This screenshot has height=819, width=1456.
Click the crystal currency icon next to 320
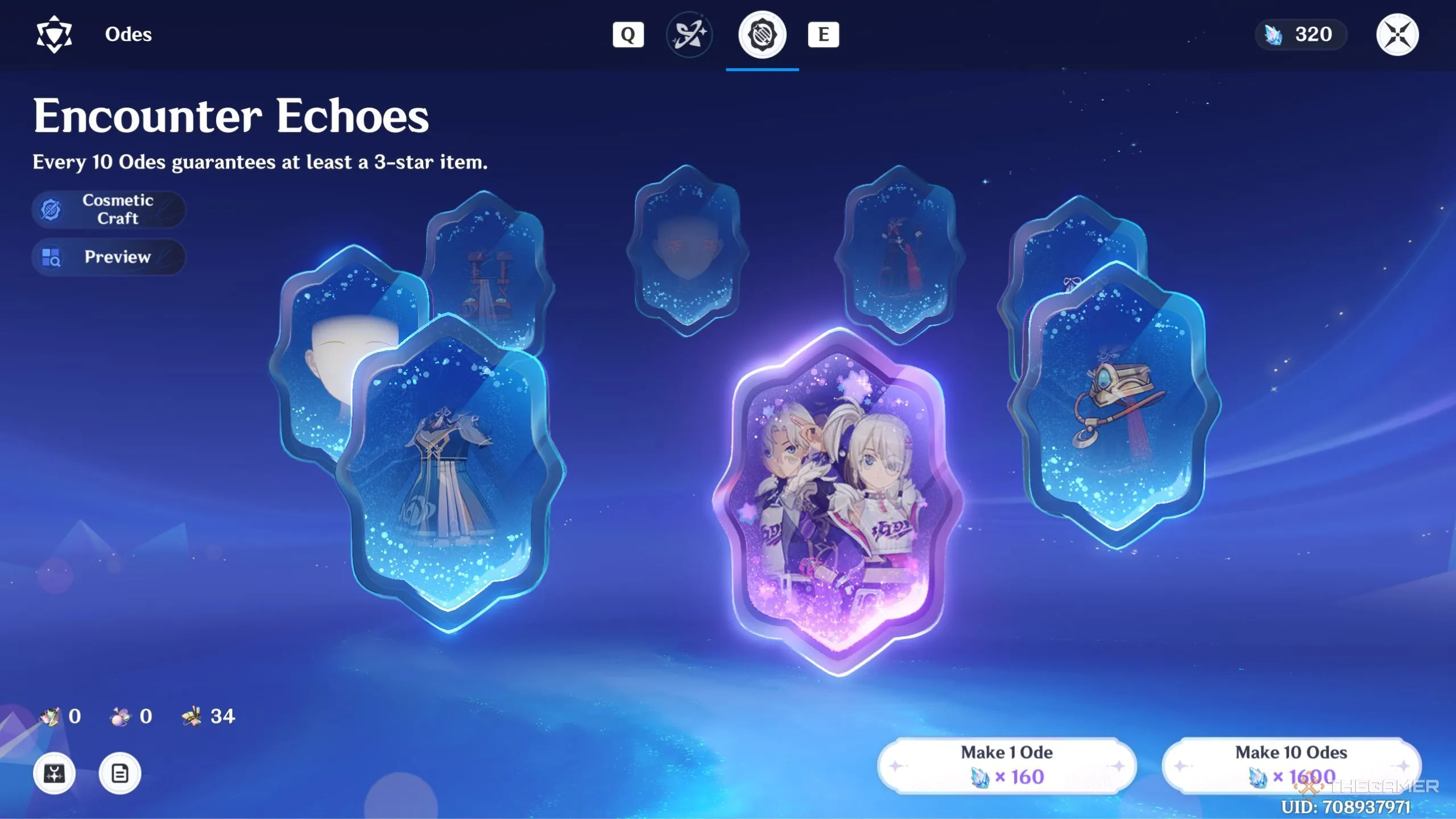(1272, 34)
